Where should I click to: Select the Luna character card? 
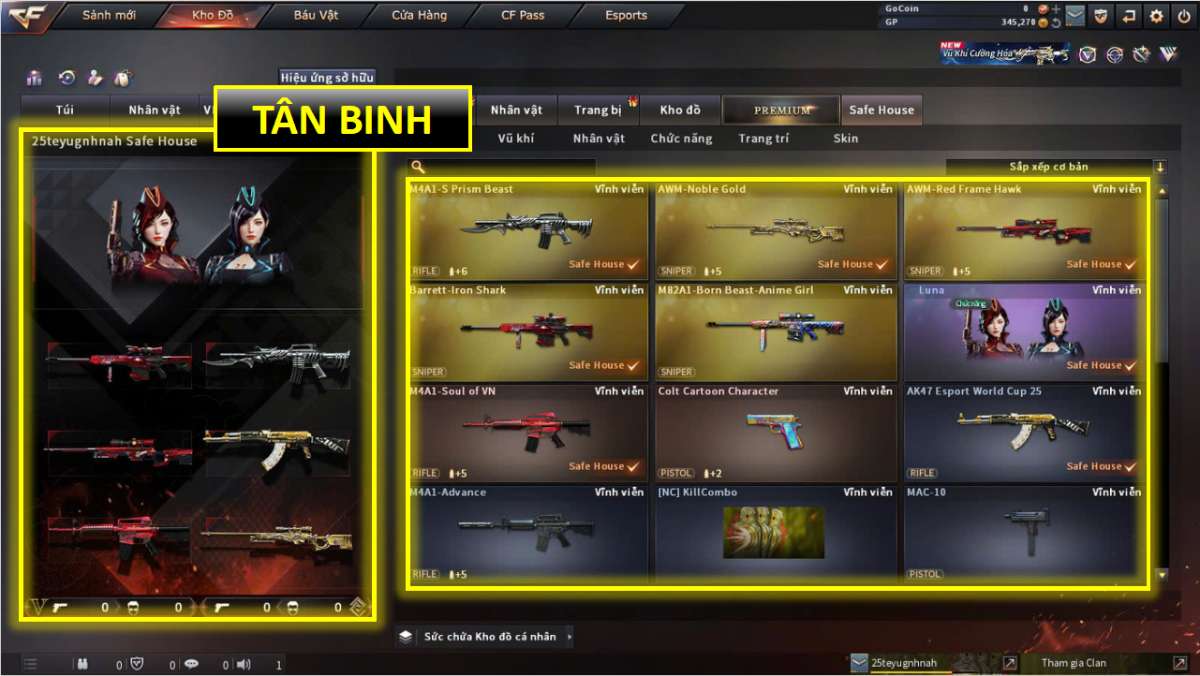click(x=1024, y=332)
